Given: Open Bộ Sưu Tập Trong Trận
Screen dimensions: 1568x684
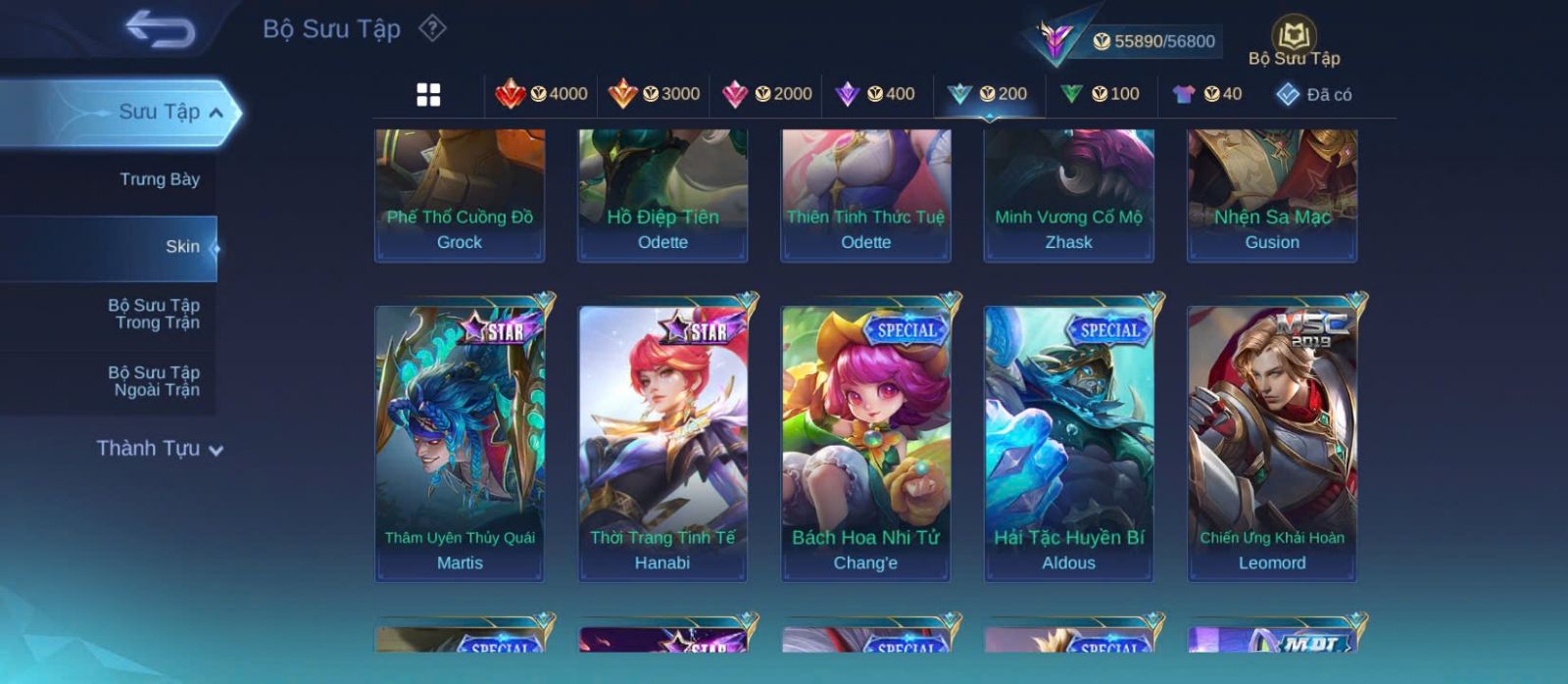Looking at the screenshot, I should [x=155, y=314].
